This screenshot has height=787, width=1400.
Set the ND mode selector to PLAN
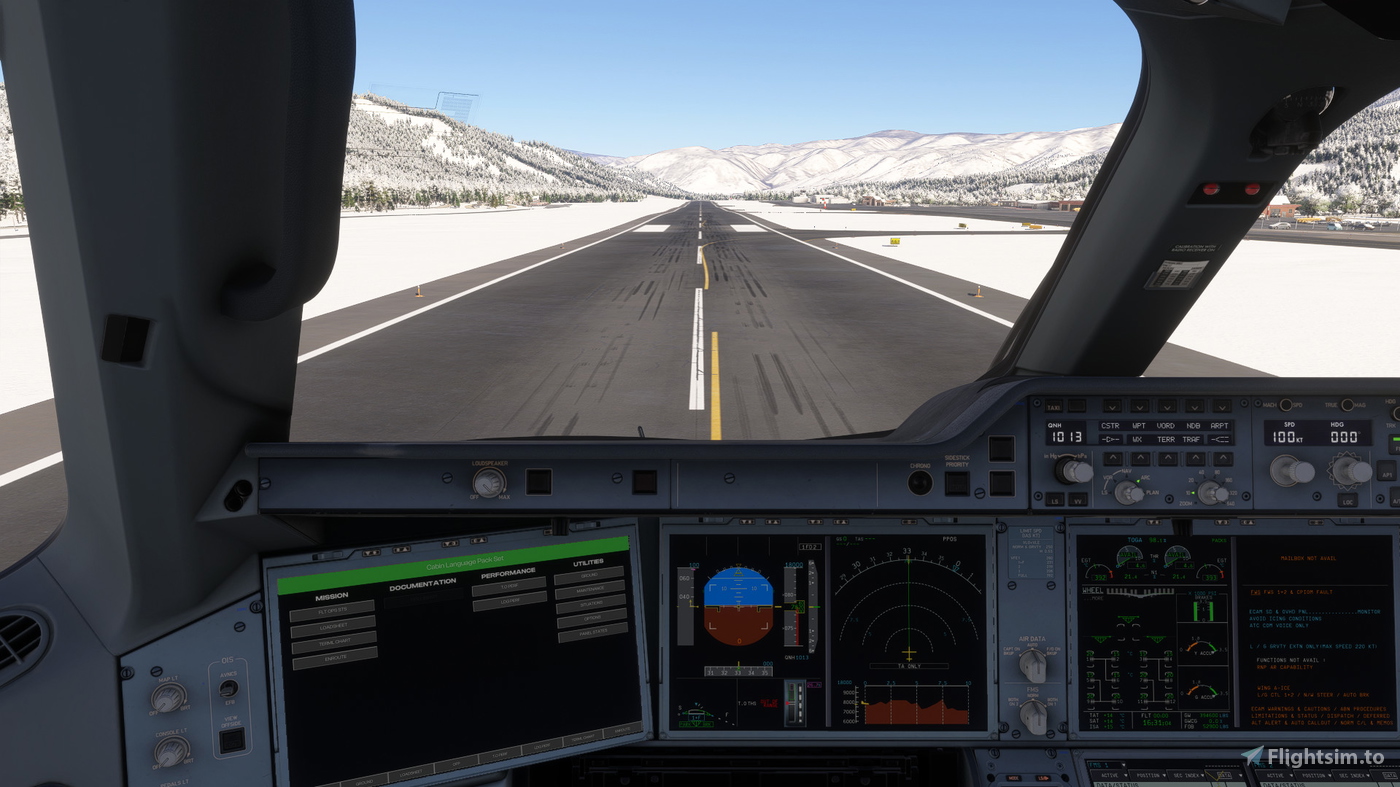pyautogui.click(x=1128, y=490)
